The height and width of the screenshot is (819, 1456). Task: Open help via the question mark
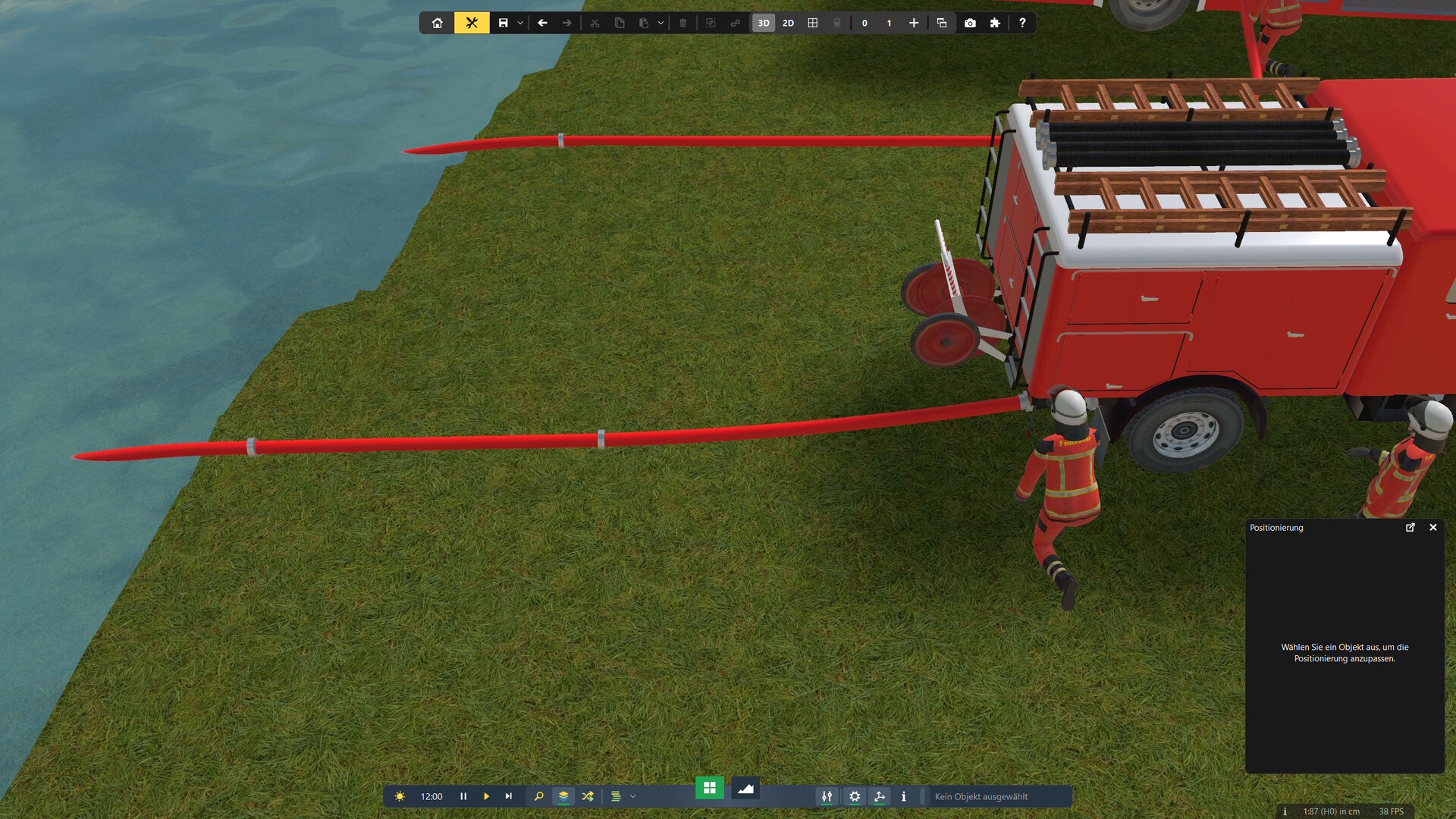1022,23
